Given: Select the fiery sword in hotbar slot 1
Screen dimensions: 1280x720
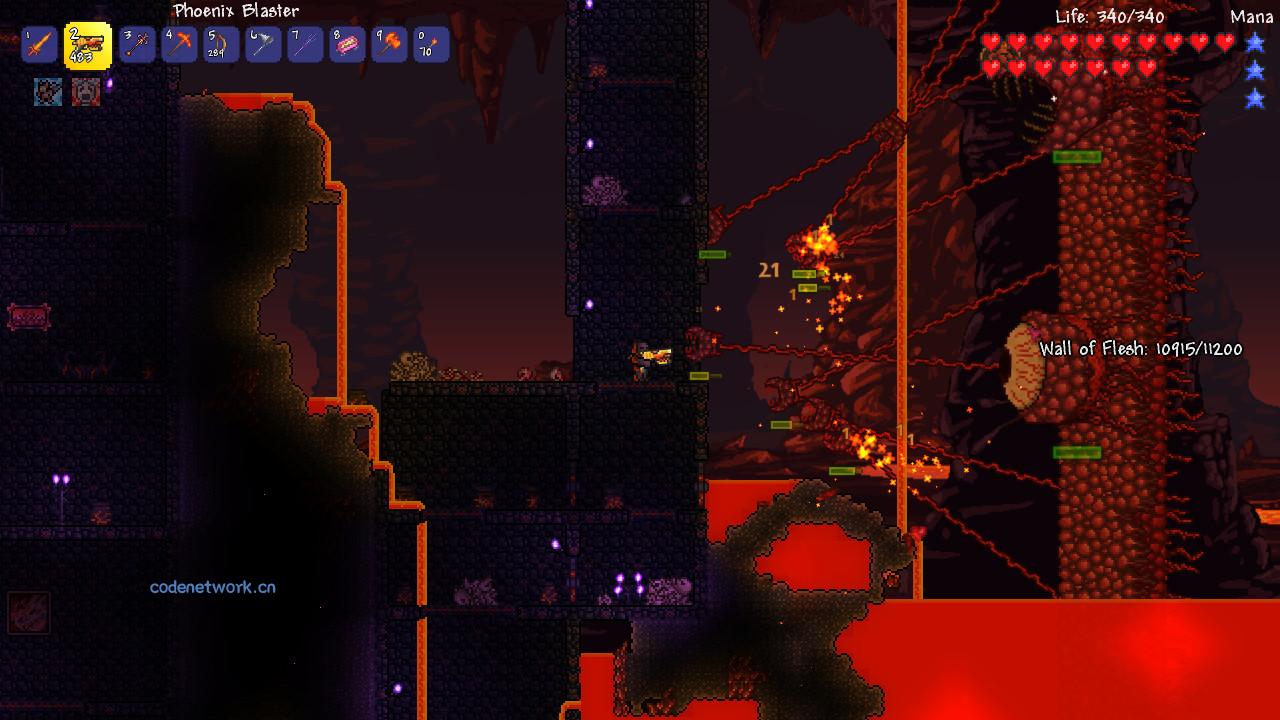Looking at the screenshot, I should (x=38, y=44).
